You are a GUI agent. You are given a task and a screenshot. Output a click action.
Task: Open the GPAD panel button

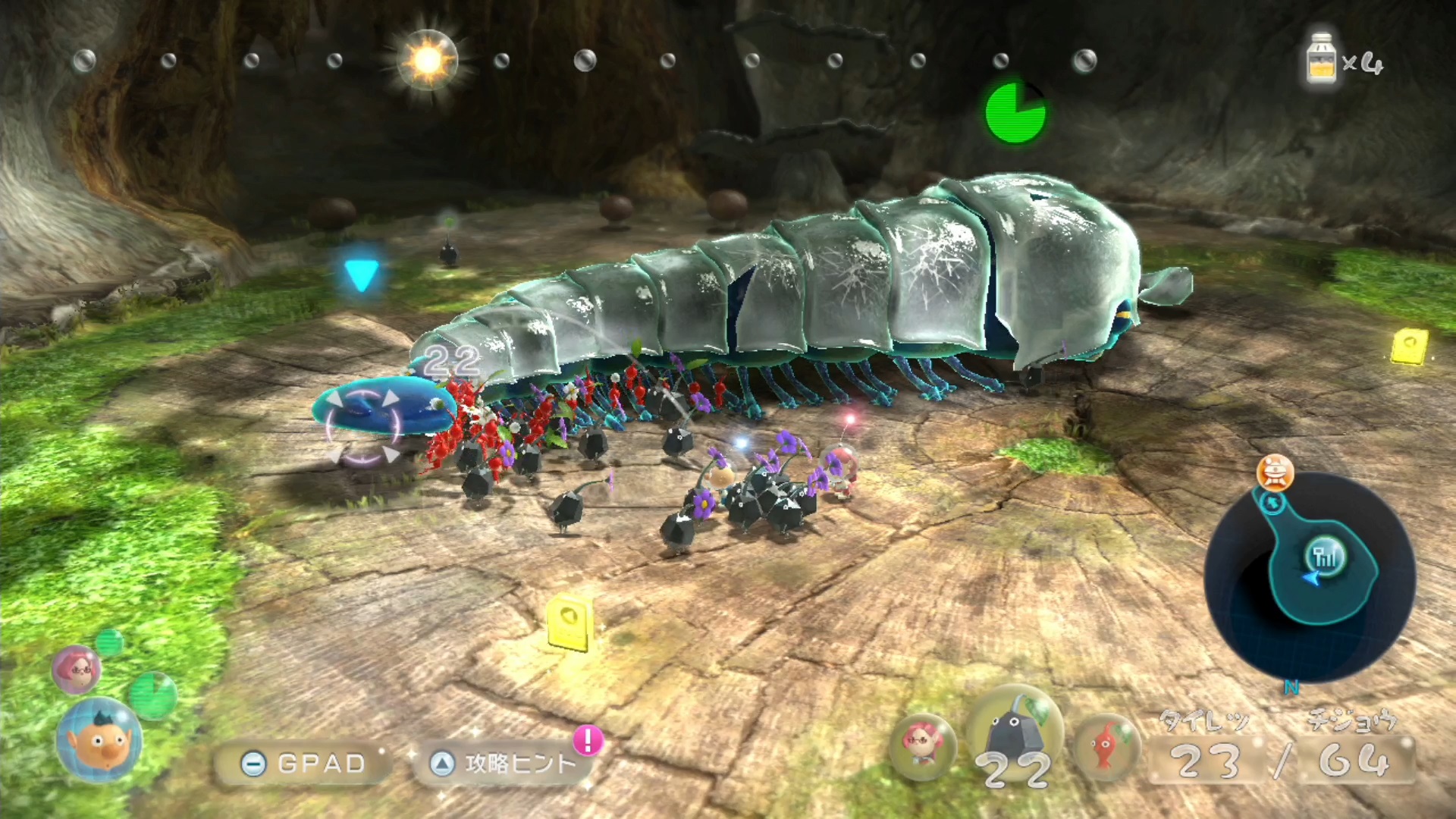[305, 763]
